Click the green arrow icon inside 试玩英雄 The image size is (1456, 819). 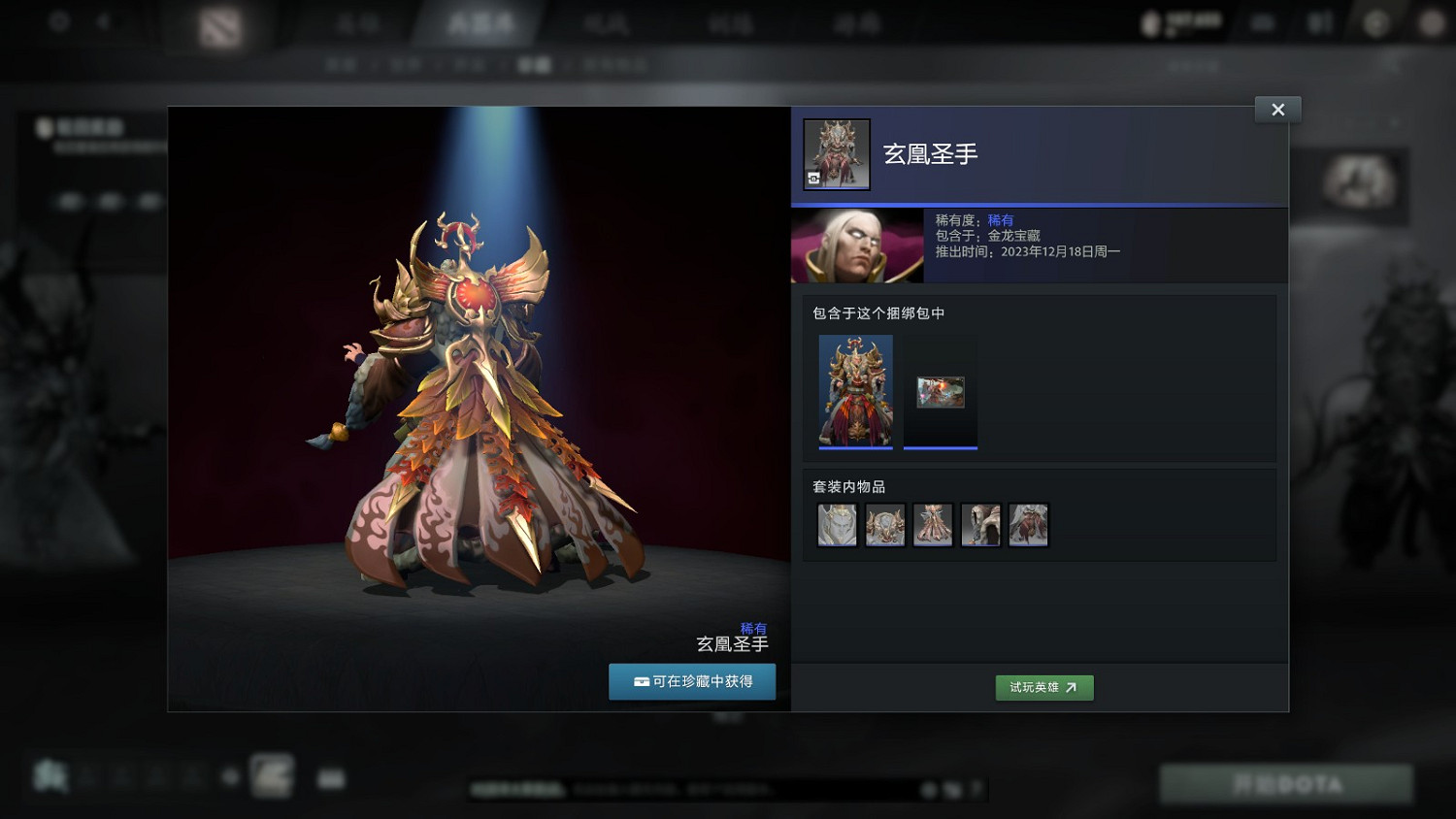[1072, 687]
